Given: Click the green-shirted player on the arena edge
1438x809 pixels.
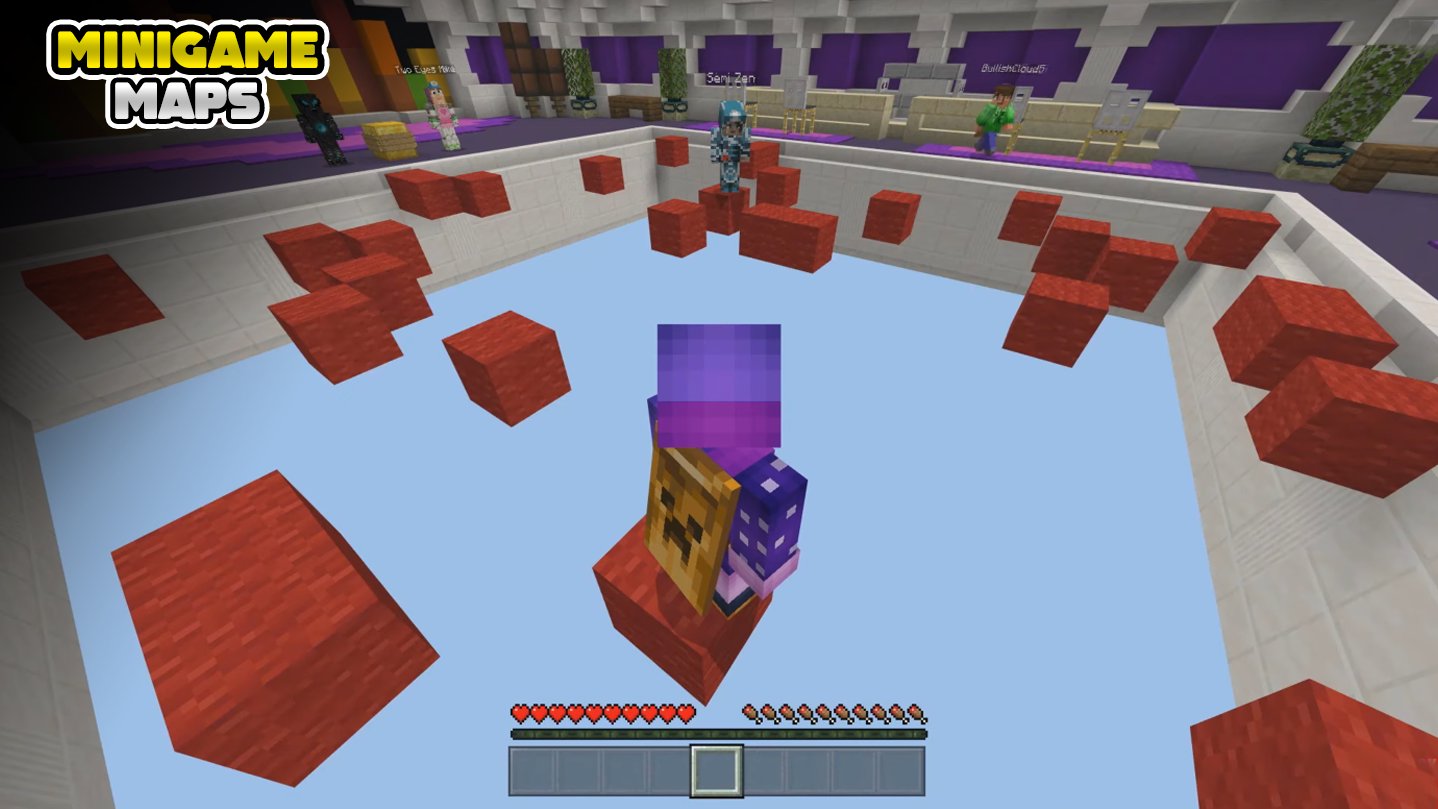Looking at the screenshot, I should (993, 117).
